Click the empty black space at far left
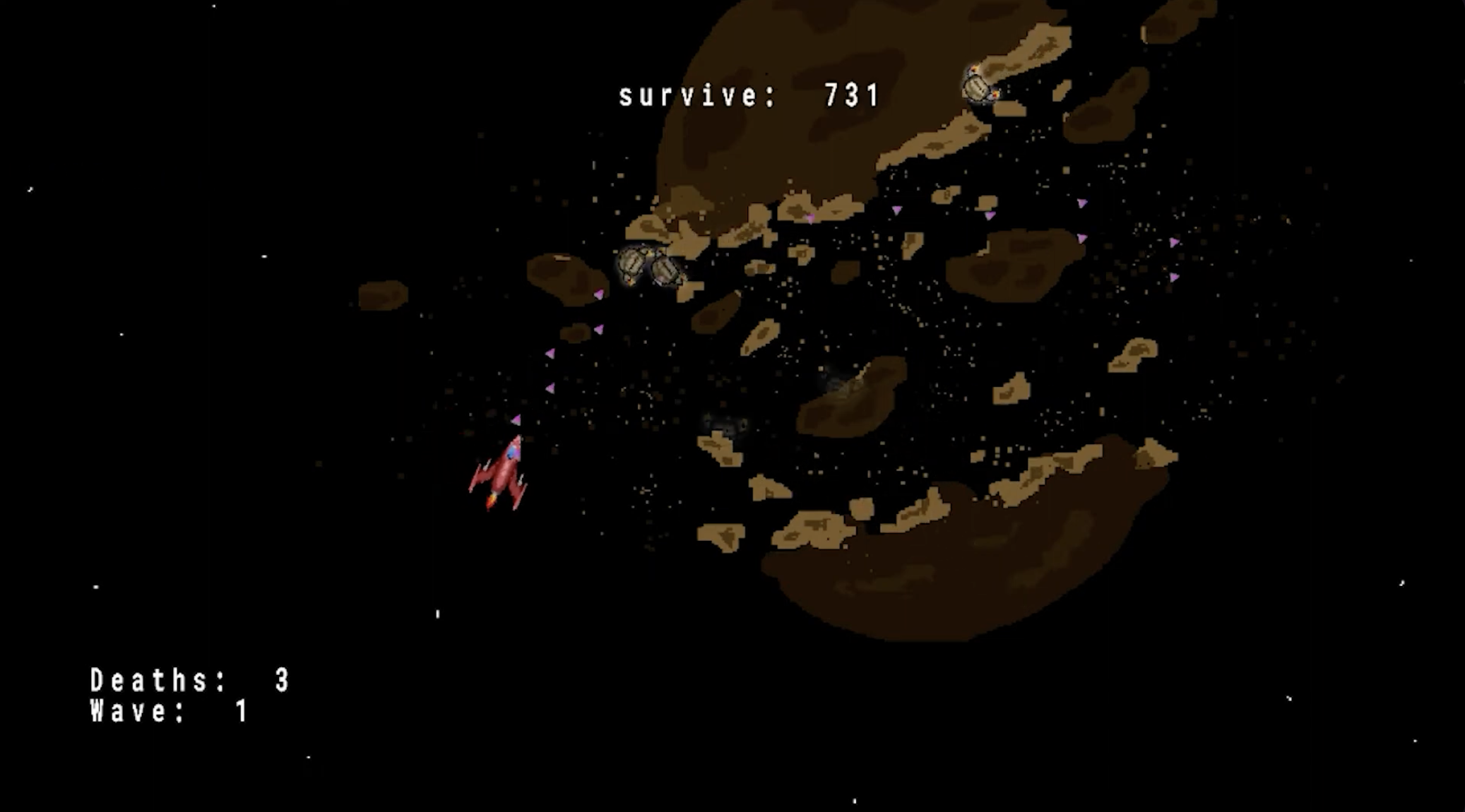1465x812 pixels. coord(71,353)
